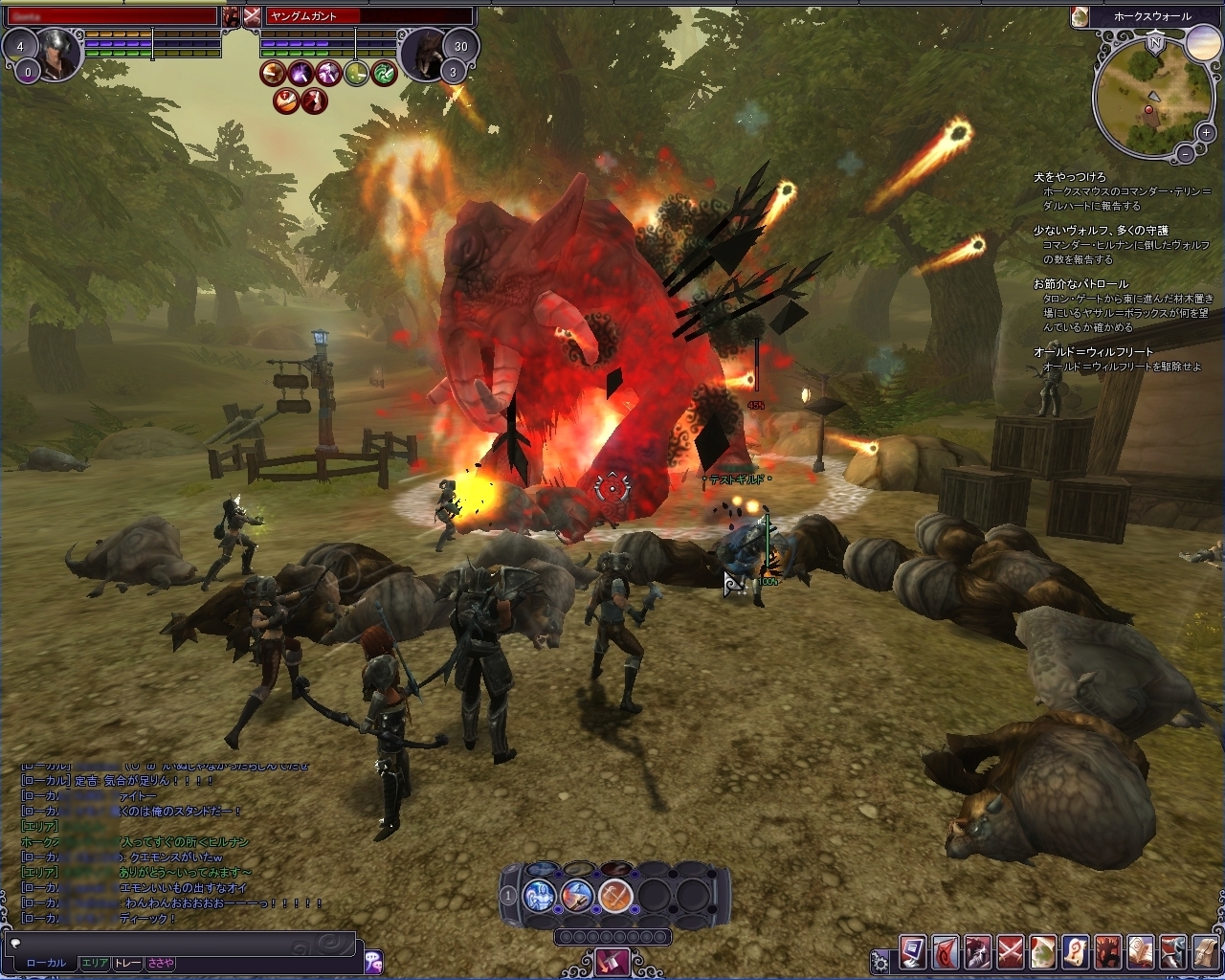Open the open book menu icon
The image size is (1225, 980).
tap(1141, 952)
